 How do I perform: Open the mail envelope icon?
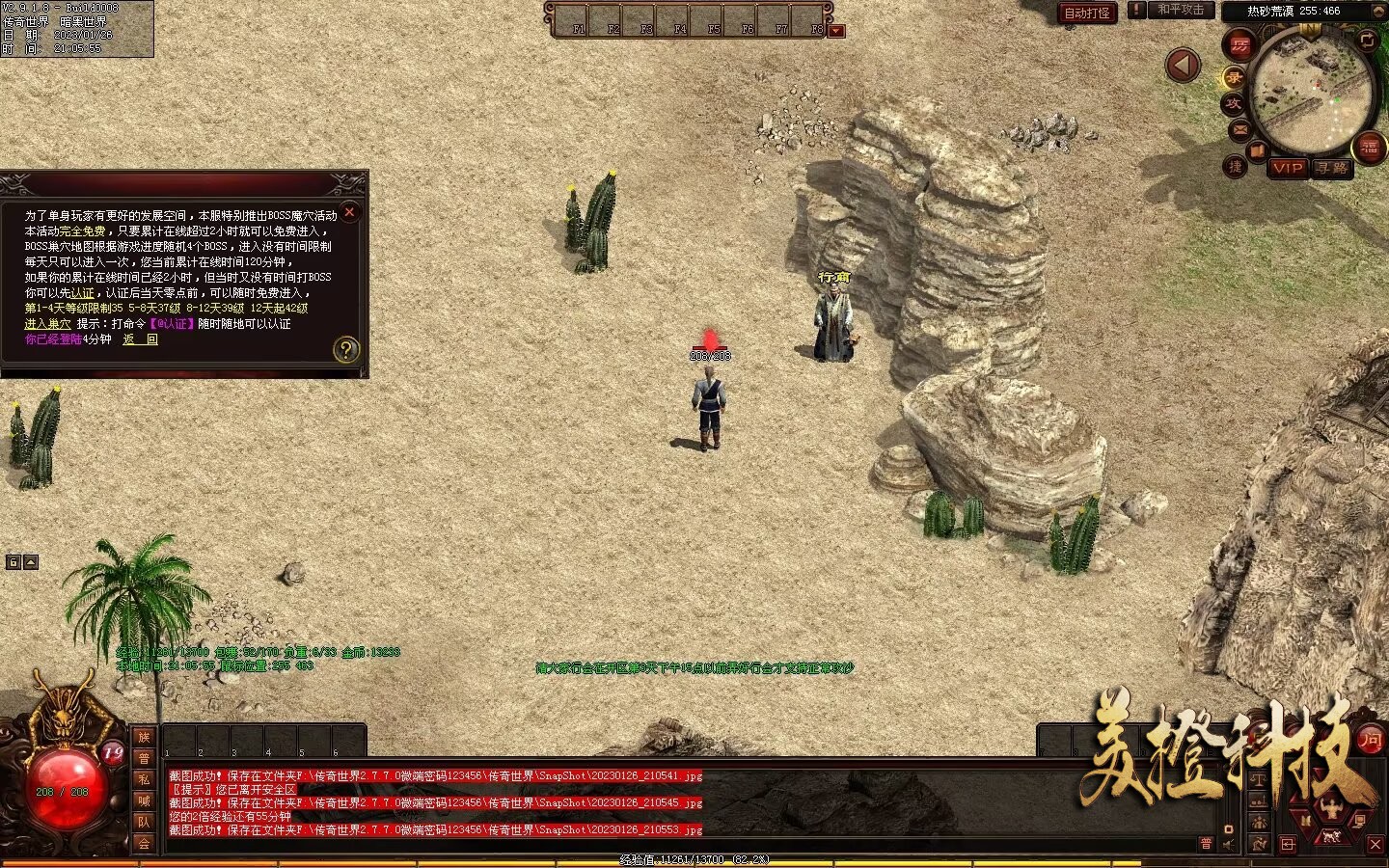[x=1239, y=129]
